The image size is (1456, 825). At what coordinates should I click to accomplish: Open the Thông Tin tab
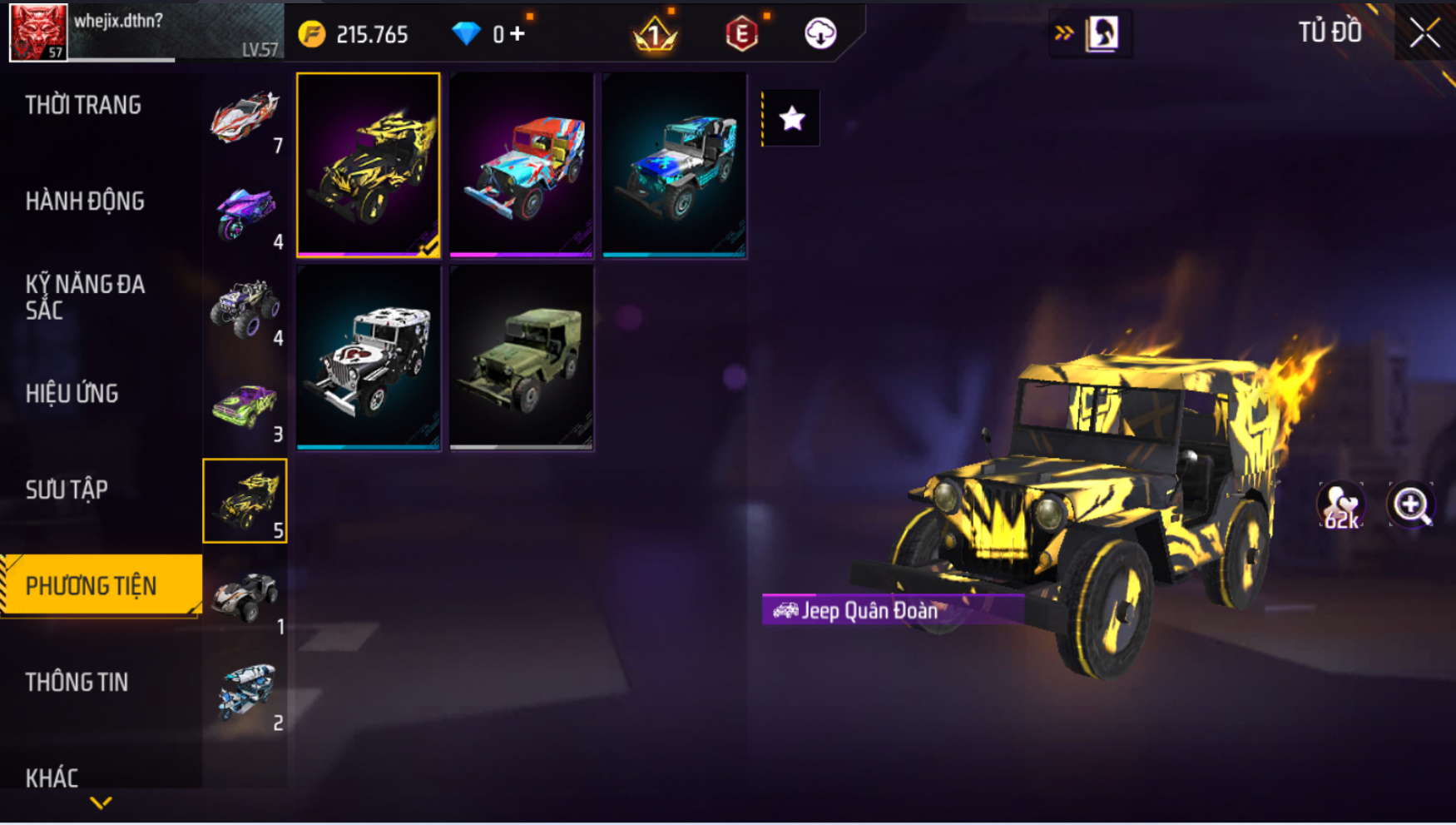coord(77,683)
